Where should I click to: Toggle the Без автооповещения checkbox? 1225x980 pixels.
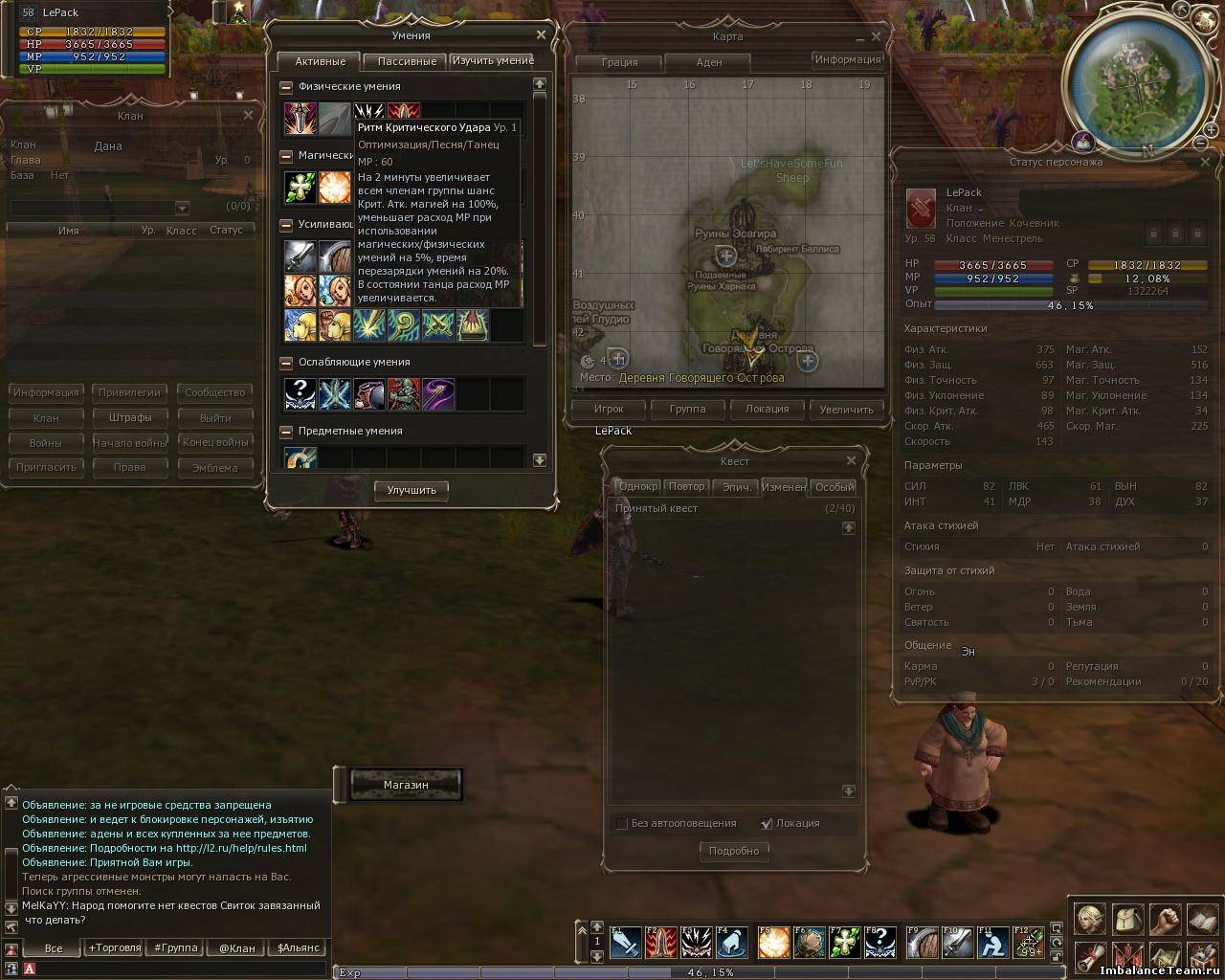(x=622, y=824)
